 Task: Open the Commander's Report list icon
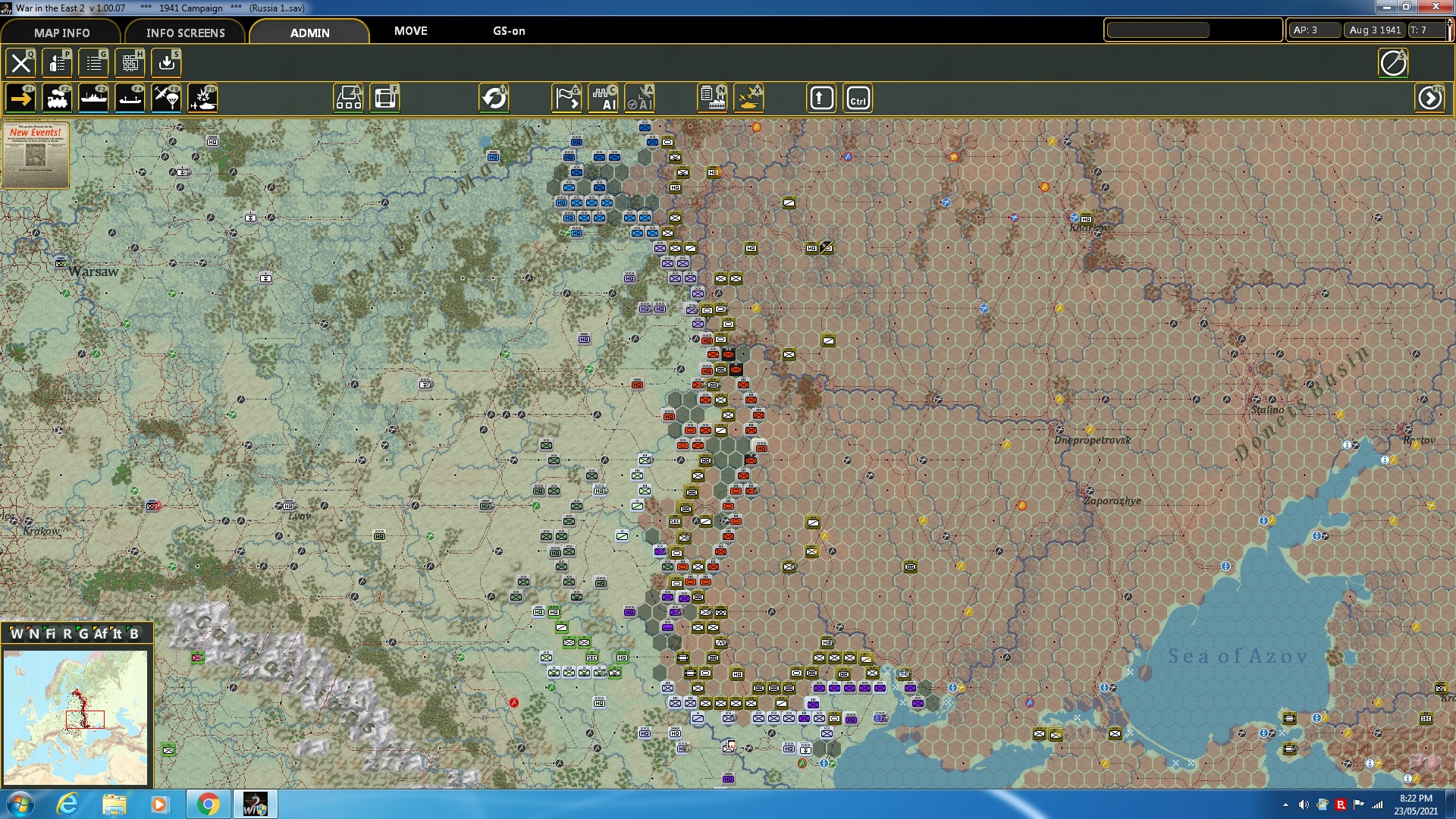pos(93,63)
